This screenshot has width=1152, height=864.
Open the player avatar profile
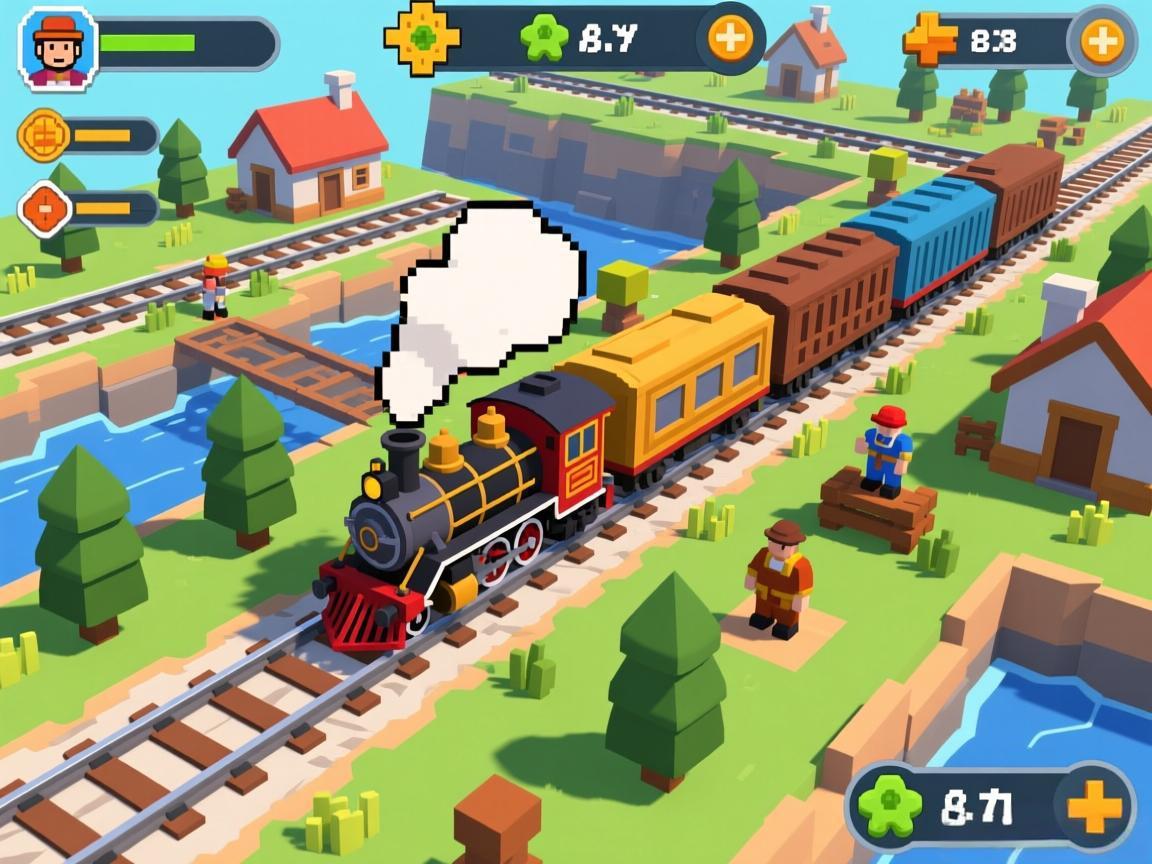point(57,46)
